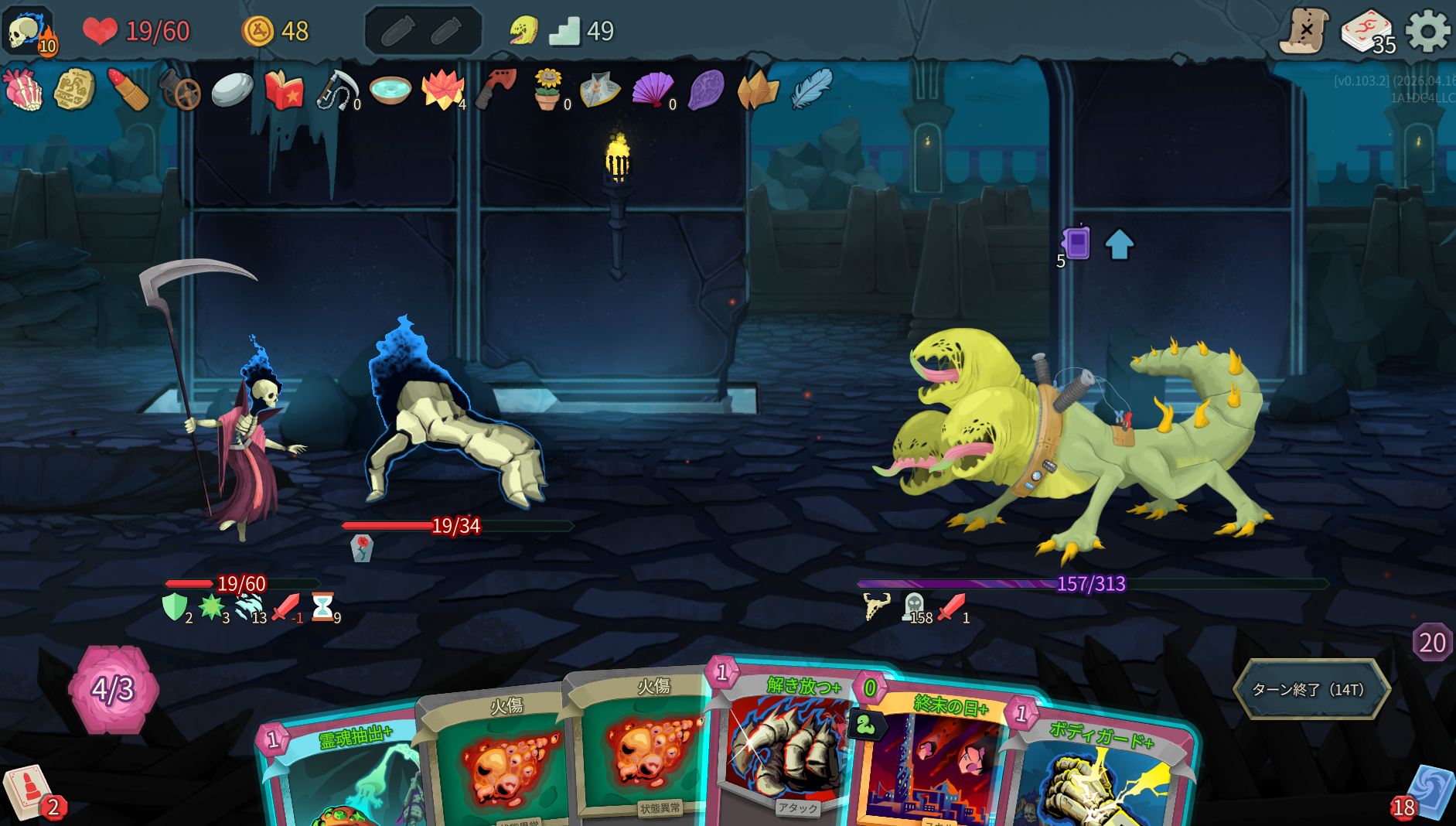This screenshot has height=826, width=1456.
Task: Inspect the sunflower pot relic
Action: [x=547, y=90]
